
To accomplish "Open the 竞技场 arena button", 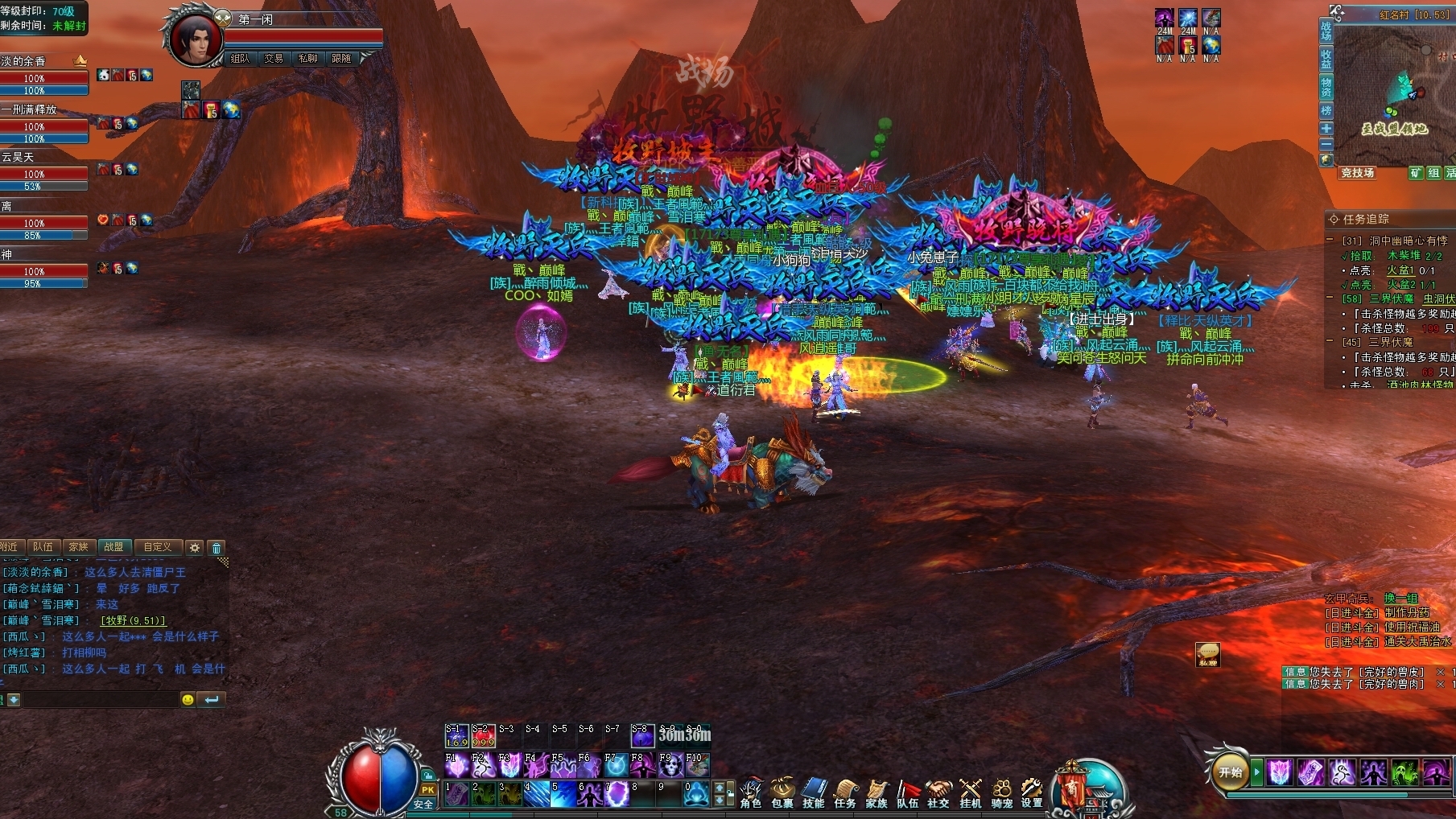I will (1357, 173).
